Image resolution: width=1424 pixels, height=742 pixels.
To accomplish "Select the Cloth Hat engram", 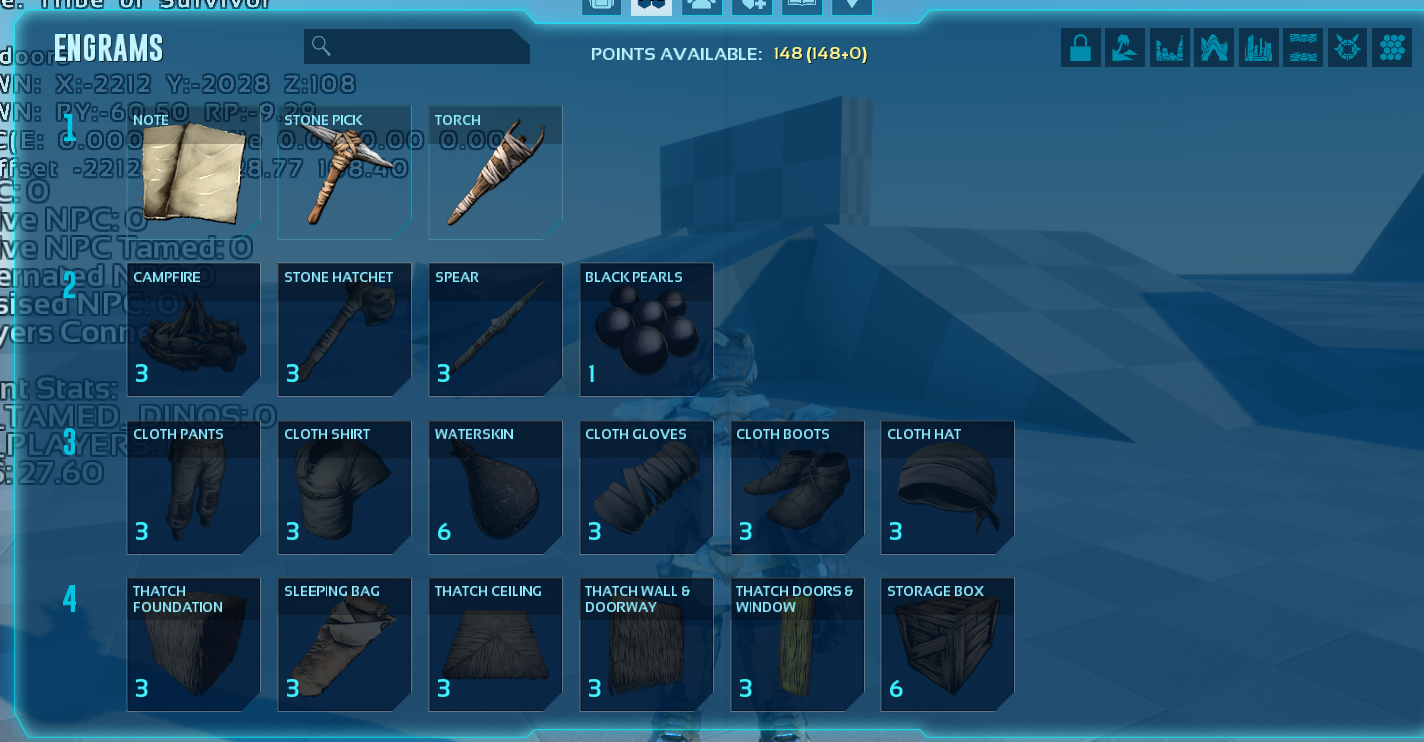I will click(947, 487).
